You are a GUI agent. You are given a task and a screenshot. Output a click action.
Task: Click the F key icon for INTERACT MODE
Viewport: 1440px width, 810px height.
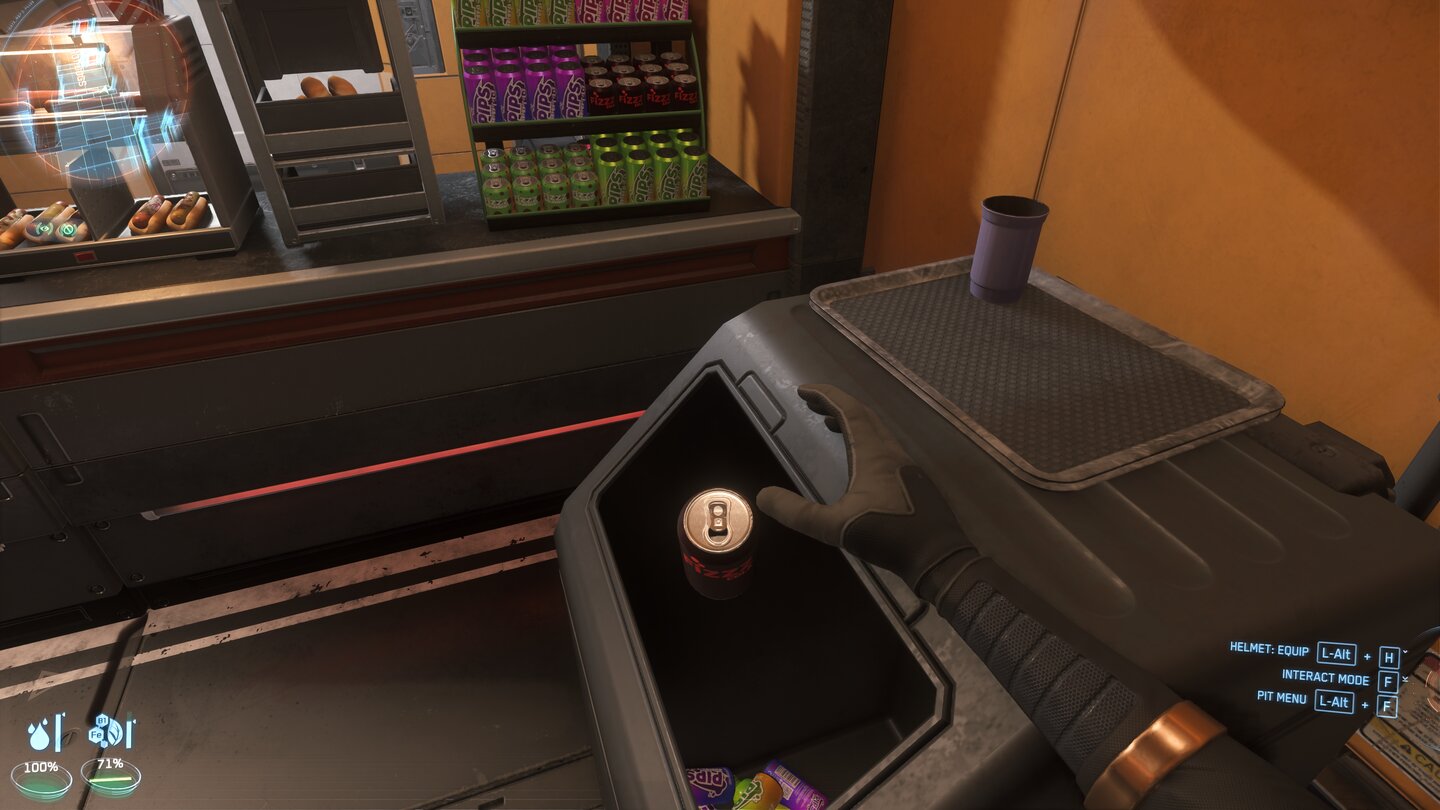1388,681
